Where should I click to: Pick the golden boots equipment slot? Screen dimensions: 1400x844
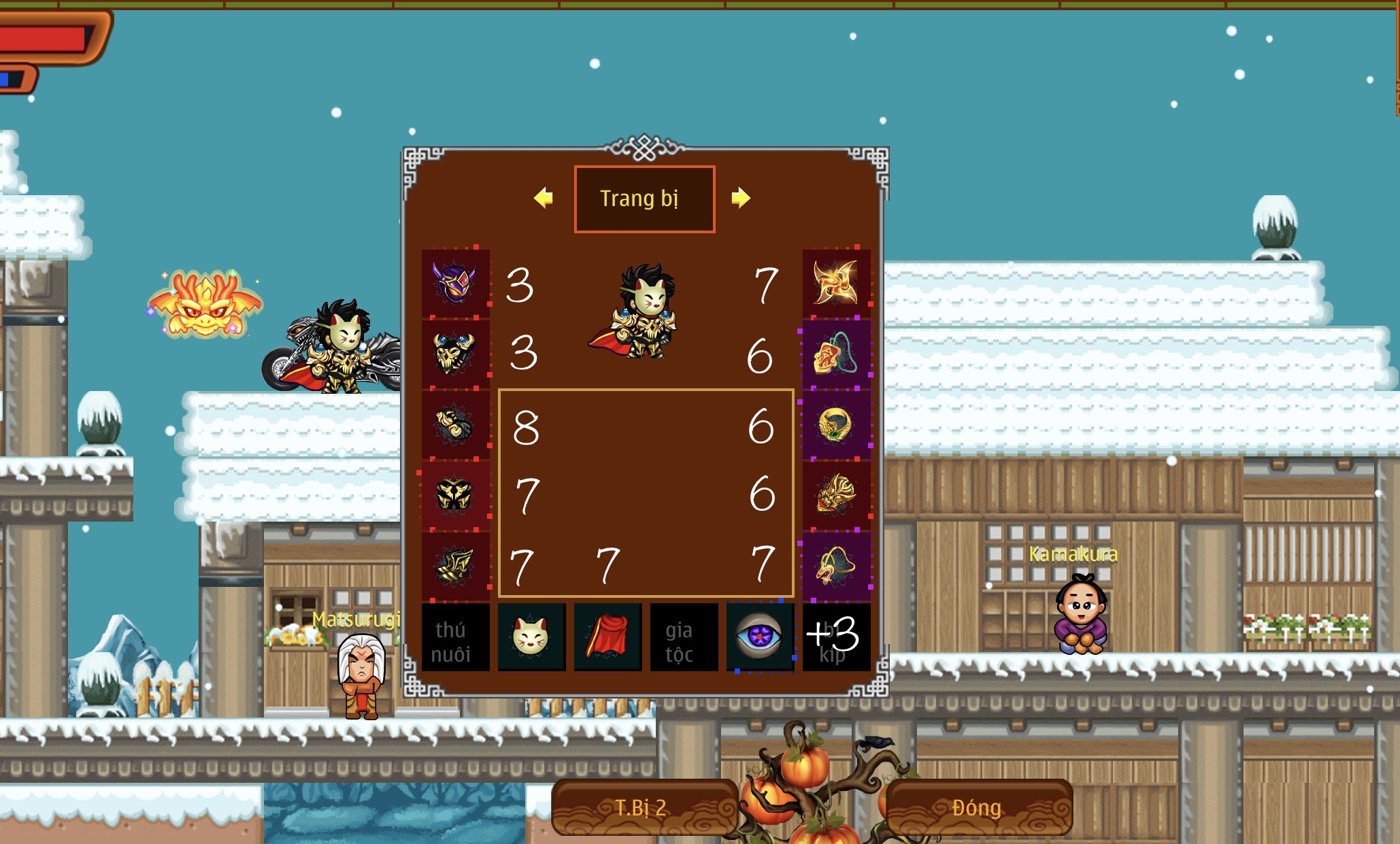pos(455,566)
